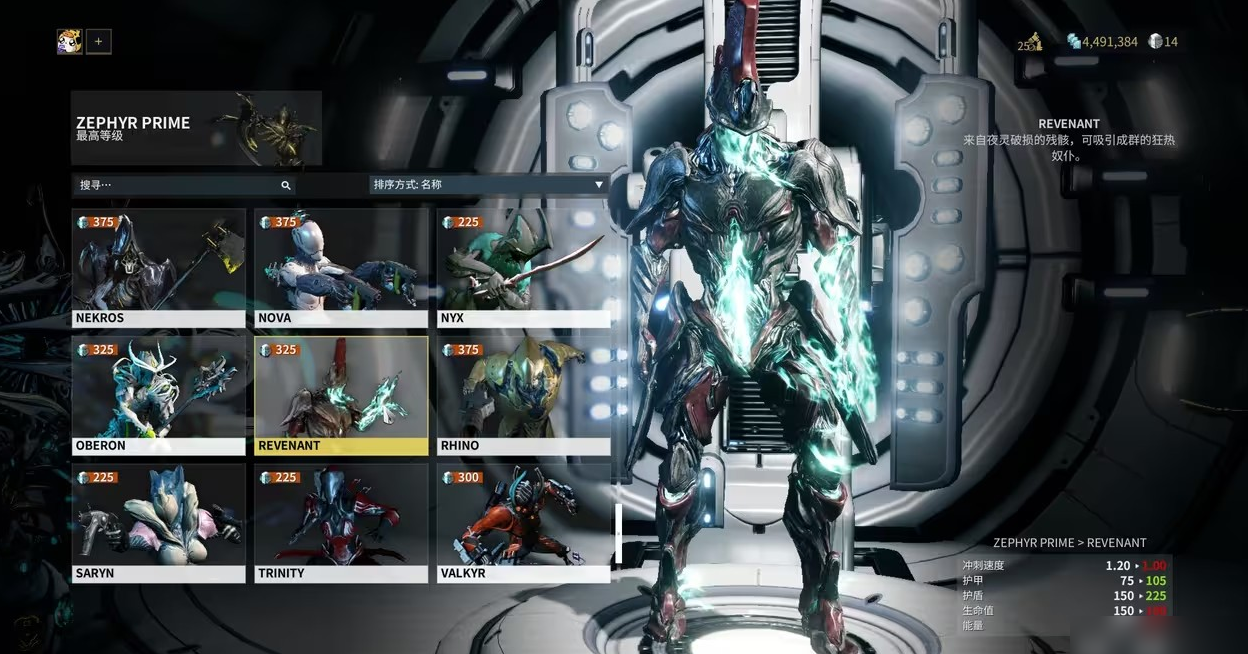
Task: Pick the Trinity warframe tile
Action: tap(341, 523)
